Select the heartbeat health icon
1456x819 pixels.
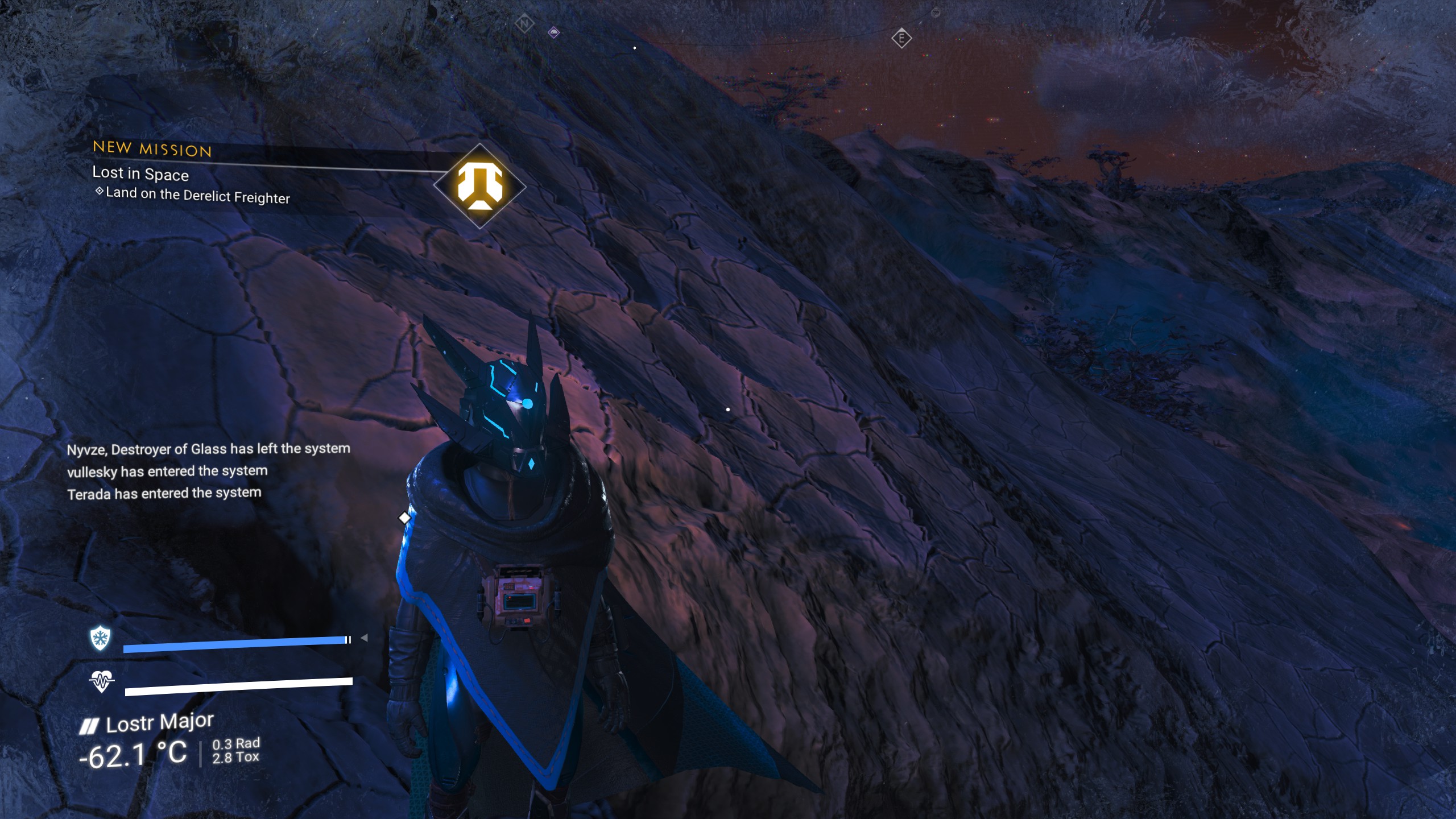pyautogui.click(x=101, y=680)
